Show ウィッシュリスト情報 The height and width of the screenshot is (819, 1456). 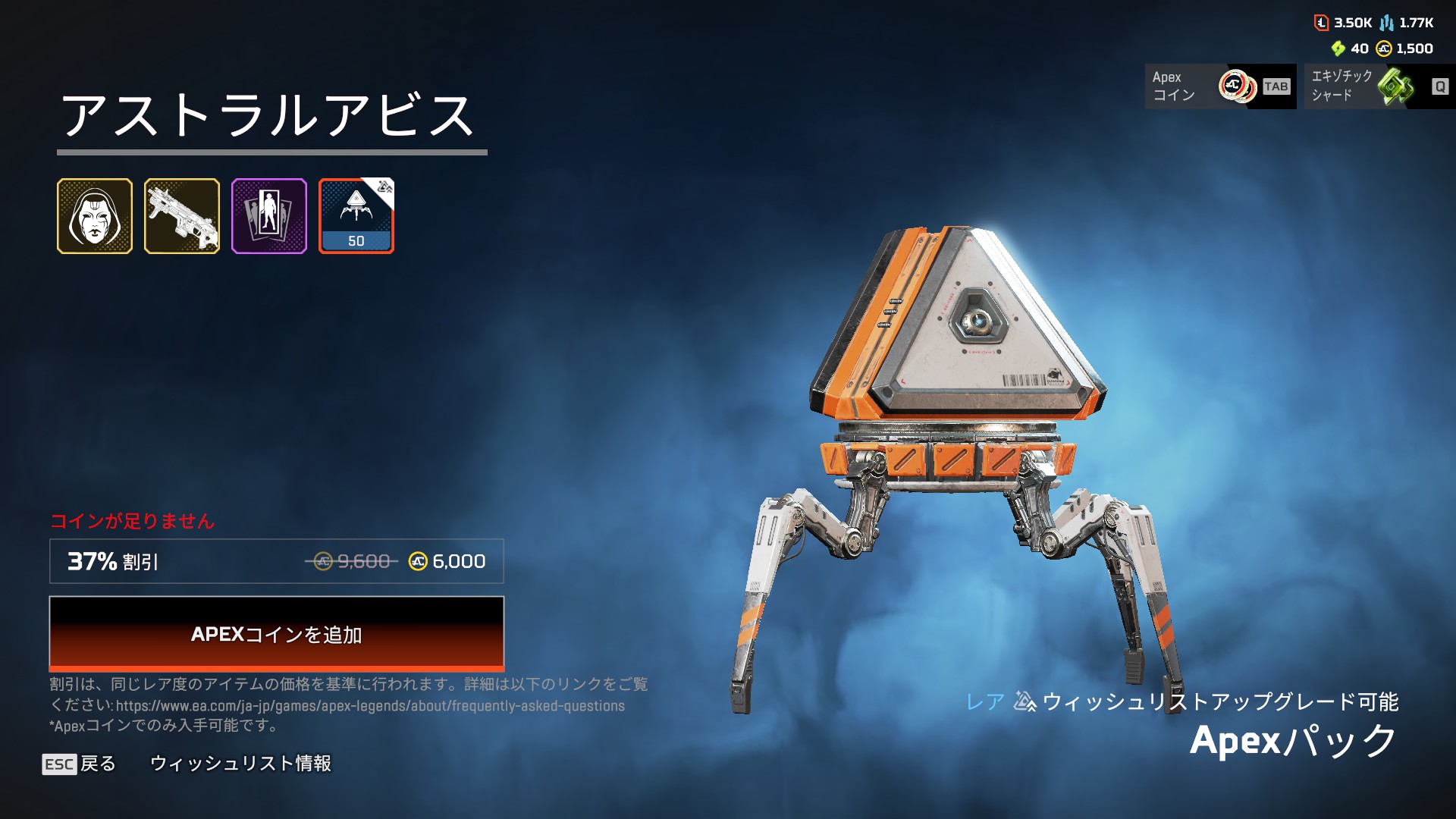click(240, 764)
